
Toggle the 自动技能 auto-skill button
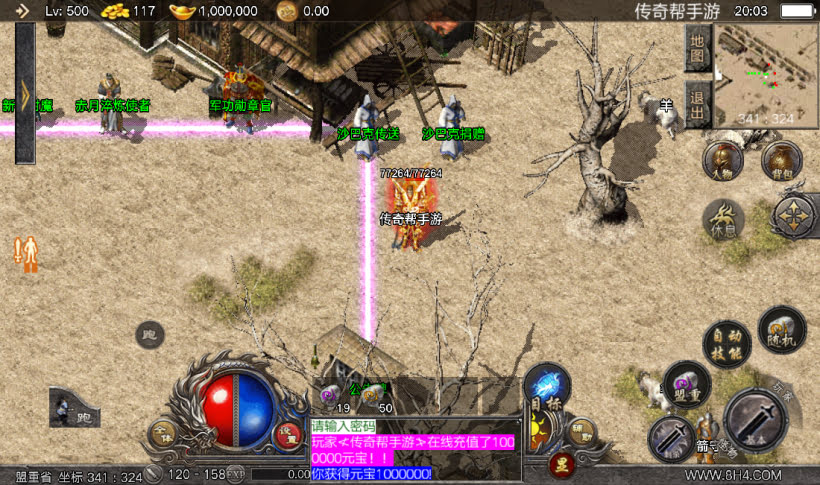tap(726, 342)
